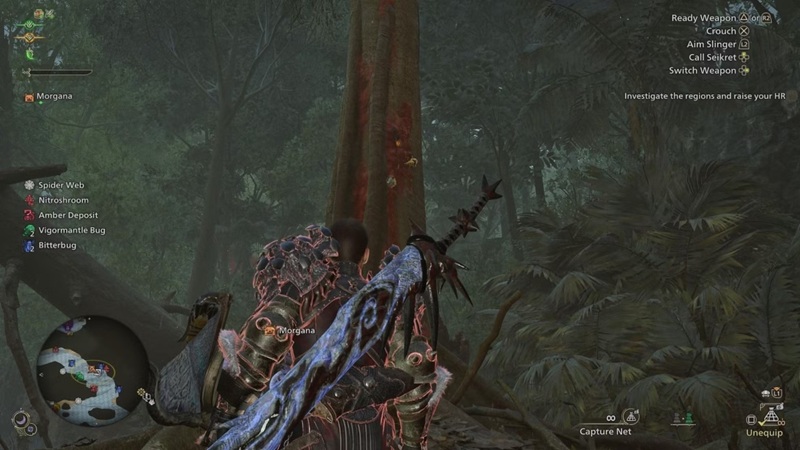Pick the Vigormantle Bug entry

coord(70,230)
